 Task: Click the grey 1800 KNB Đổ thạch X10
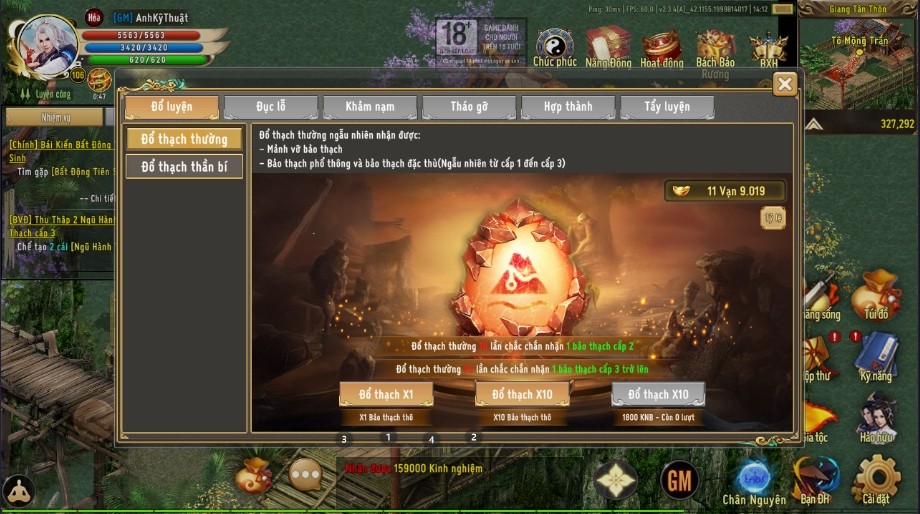(x=658, y=394)
